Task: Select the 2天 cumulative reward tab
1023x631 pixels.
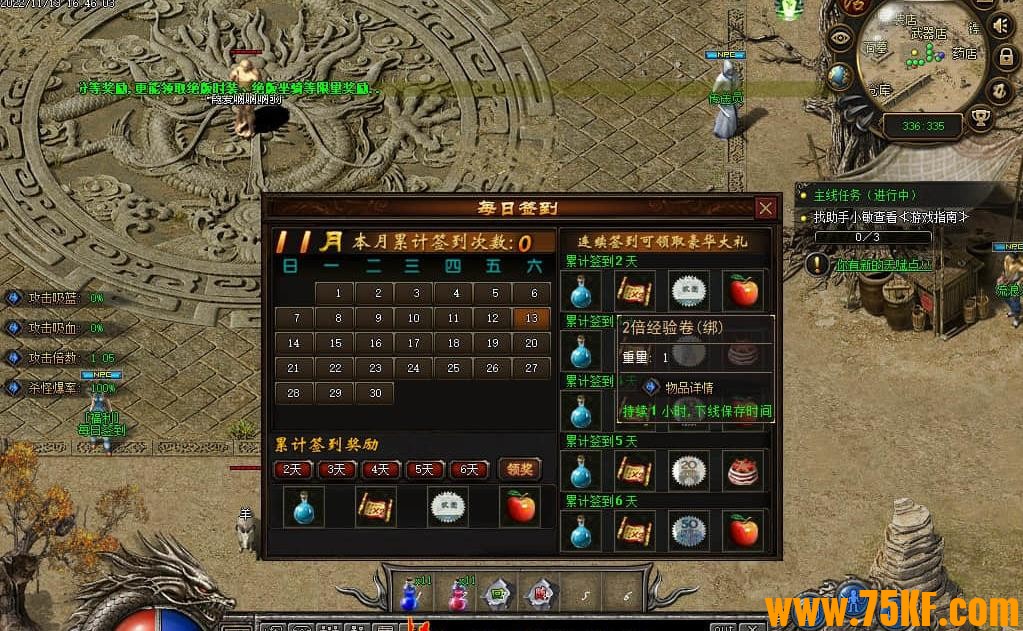Action: [293, 469]
